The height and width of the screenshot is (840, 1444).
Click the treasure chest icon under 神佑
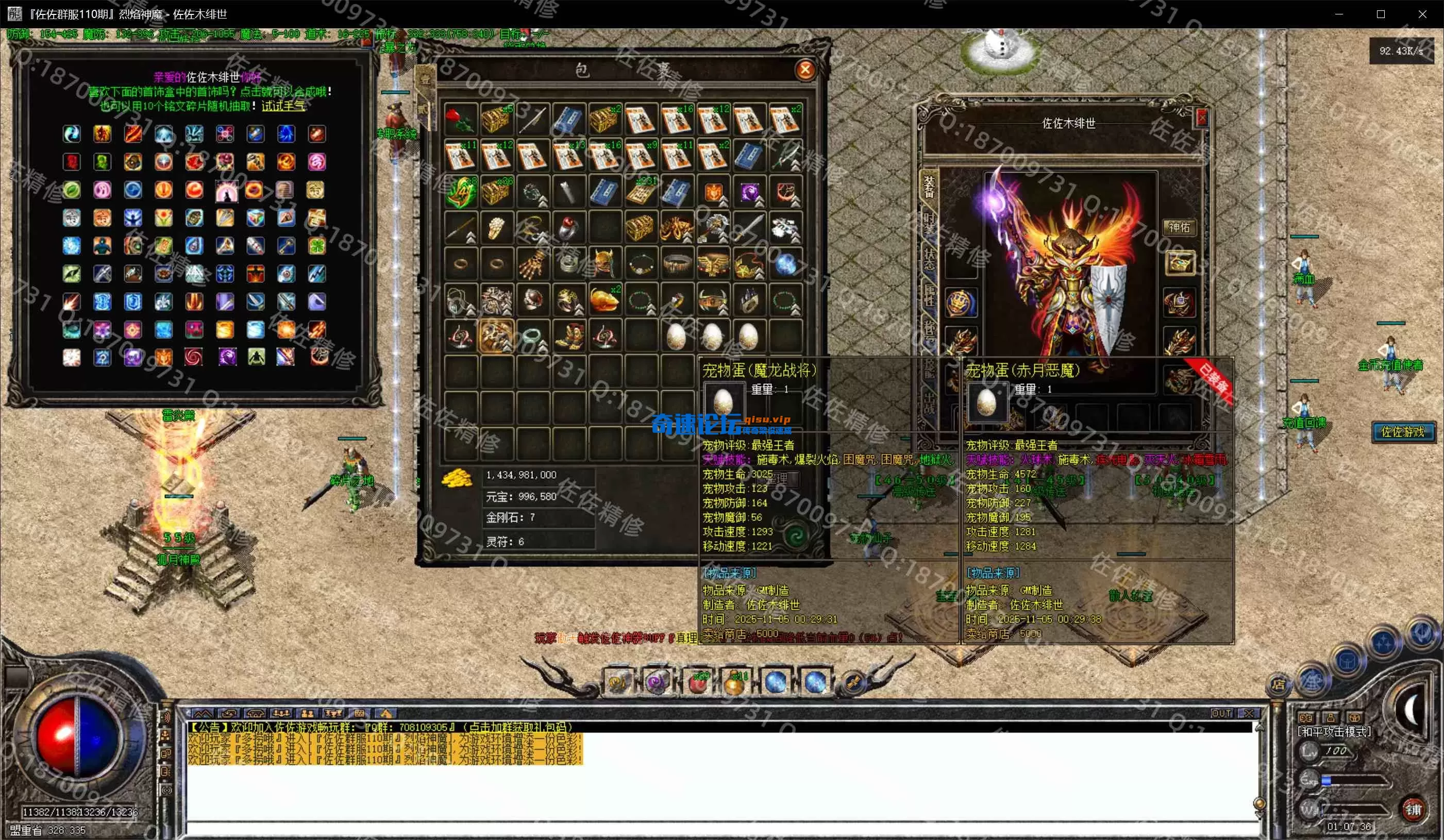point(1179,263)
